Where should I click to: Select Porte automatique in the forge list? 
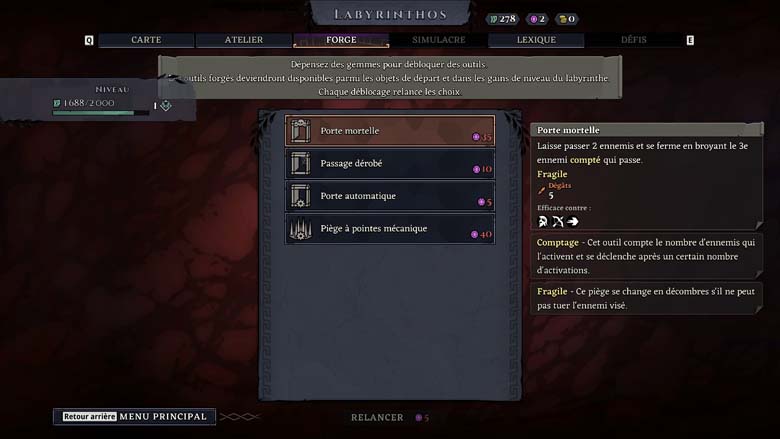click(390, 196)
